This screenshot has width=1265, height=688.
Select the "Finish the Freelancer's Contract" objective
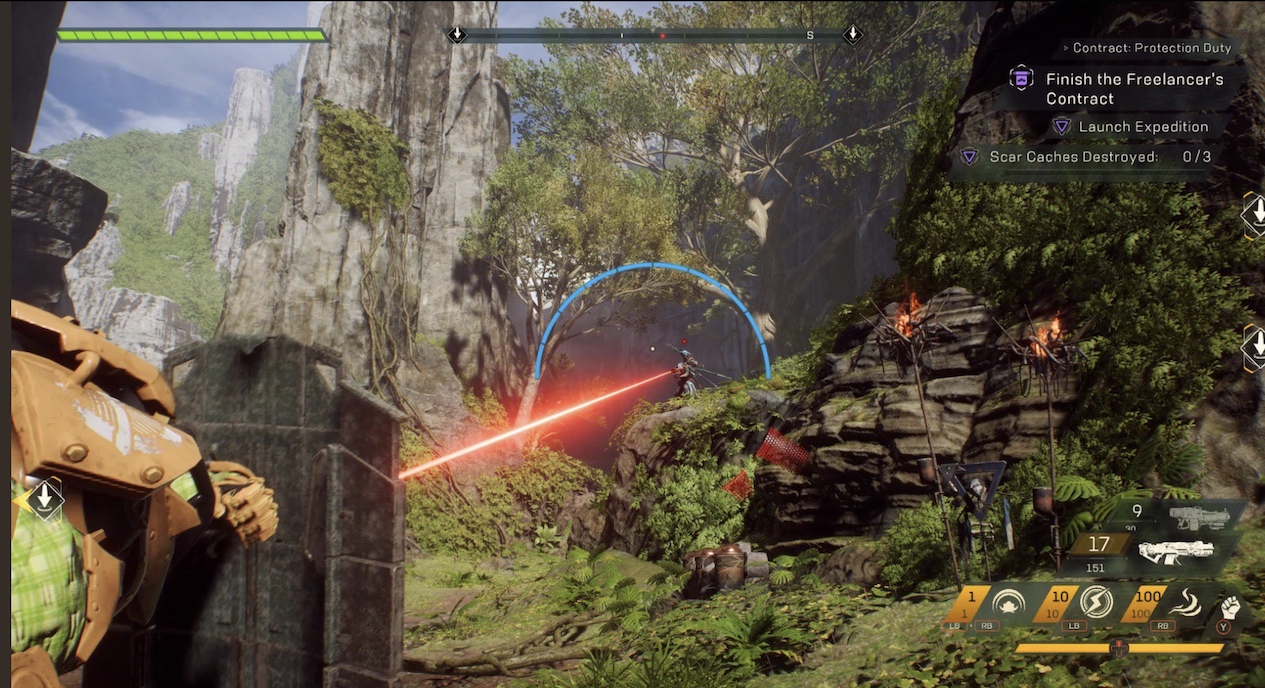1134,88
